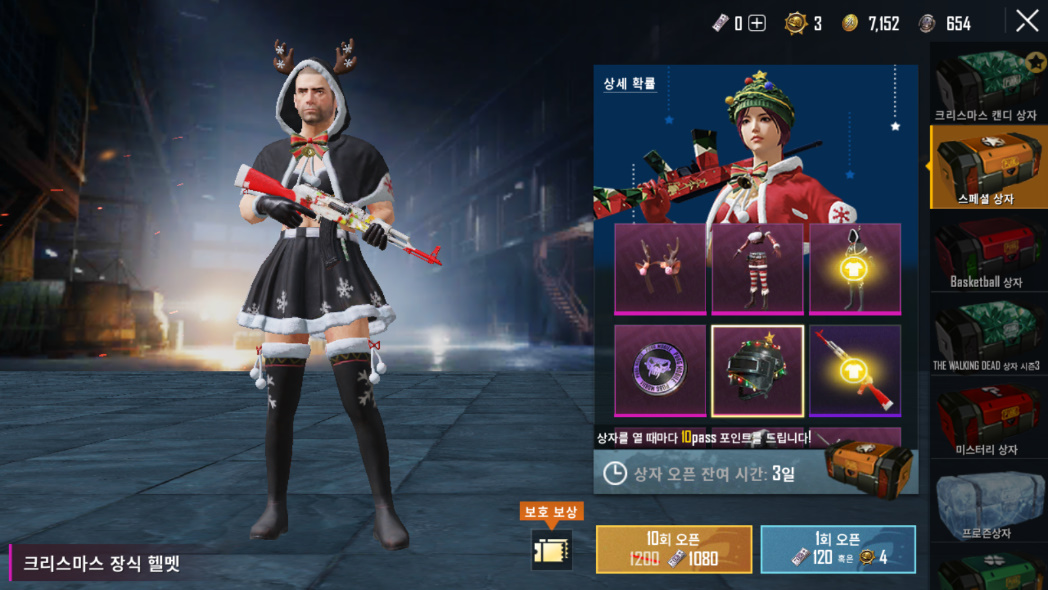
Task: Select the Special crate tab
Action: pyautogui.click(x=988, y=167)
